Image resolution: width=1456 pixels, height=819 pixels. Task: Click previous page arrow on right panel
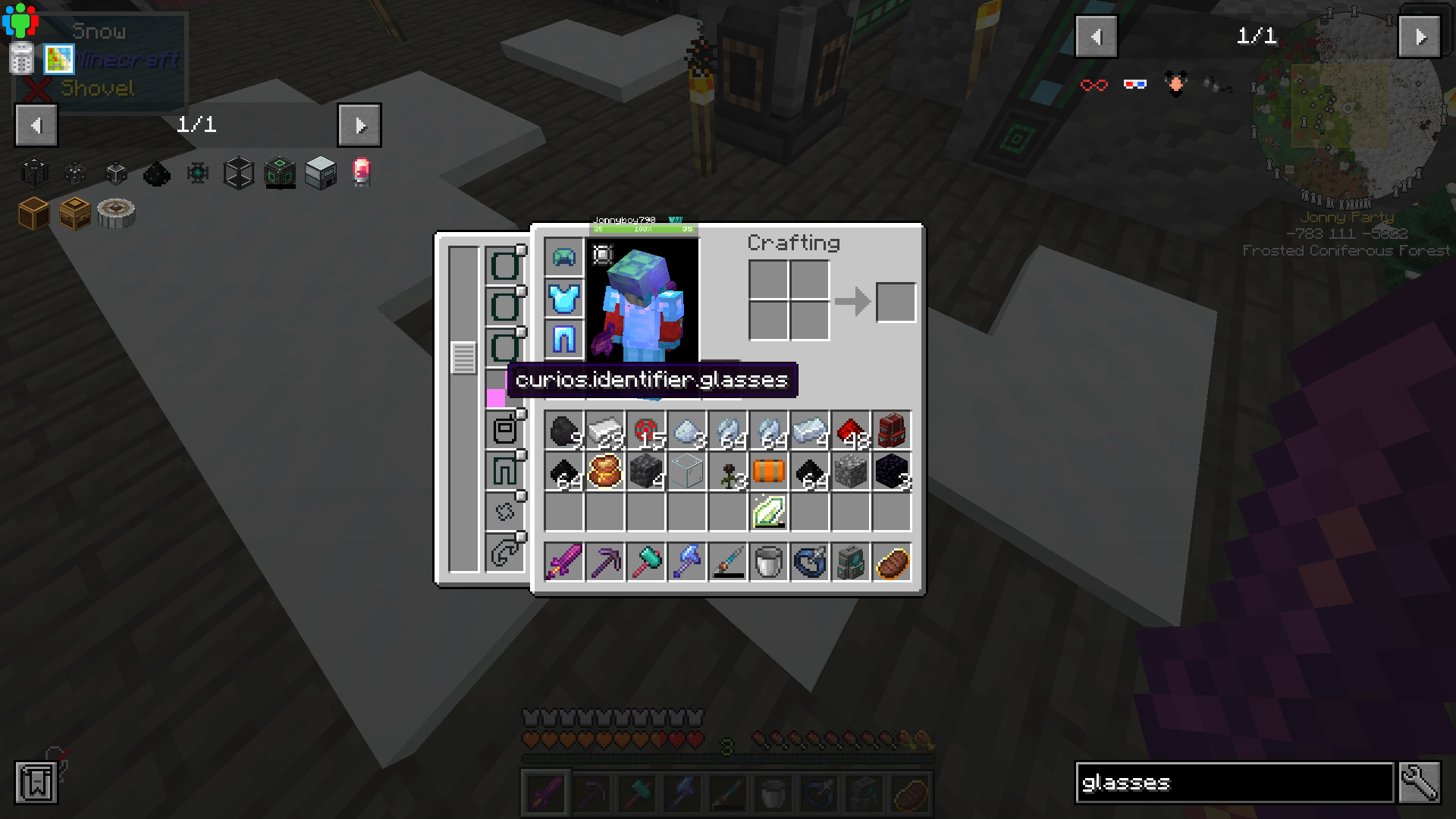[1097, 36]
